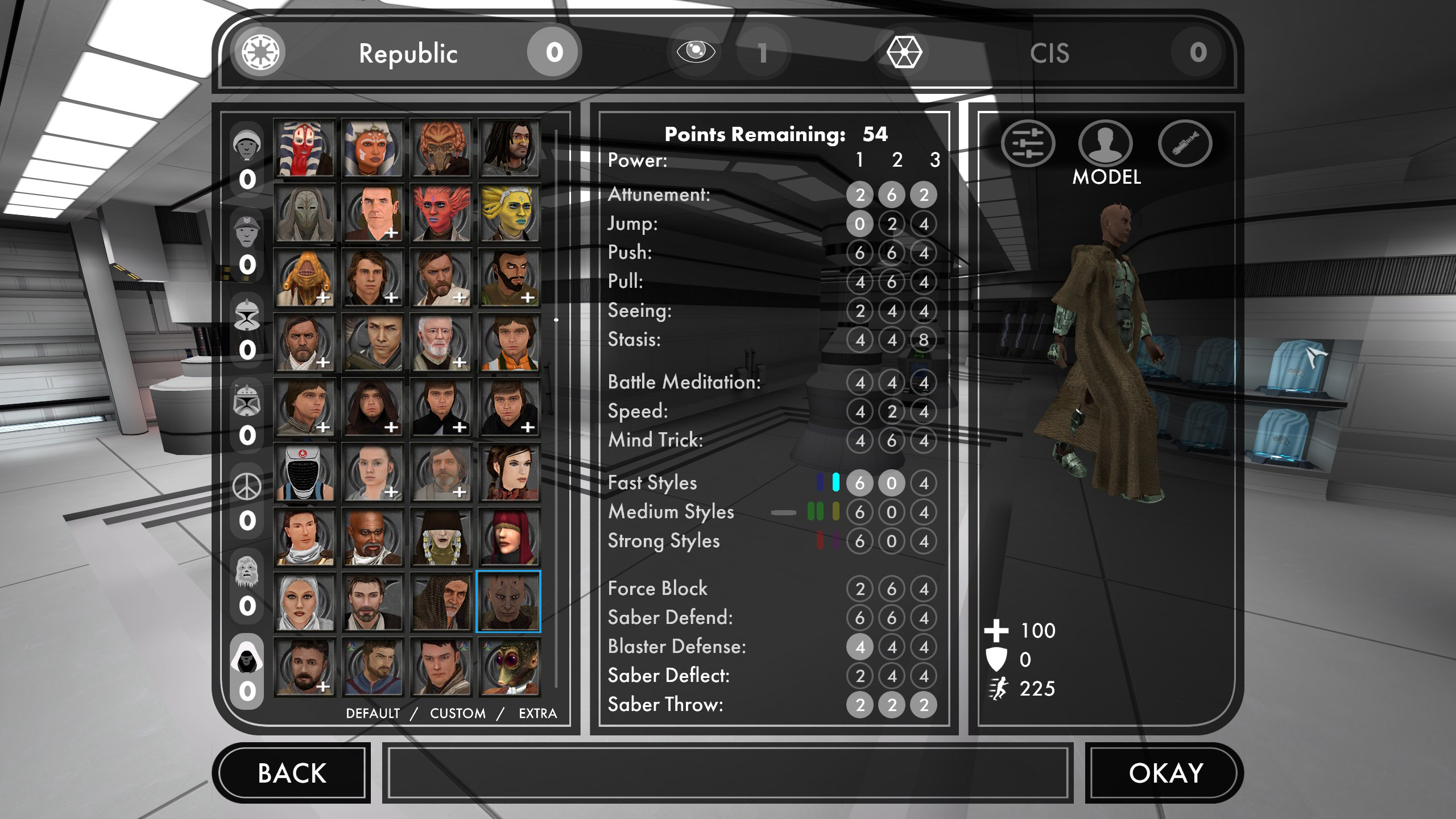Select the hooded Jedi class icon
Screen dimensions: 1456x819
point(247,657)
